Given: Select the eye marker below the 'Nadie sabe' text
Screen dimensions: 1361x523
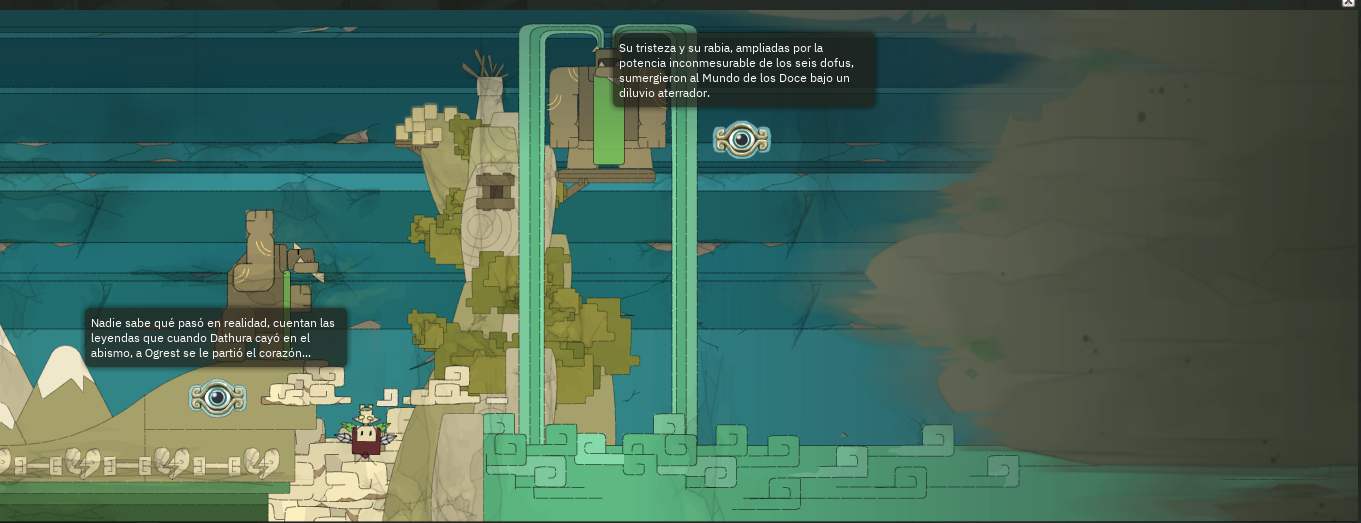Looking at the screenshot, I should pos(217,397).
